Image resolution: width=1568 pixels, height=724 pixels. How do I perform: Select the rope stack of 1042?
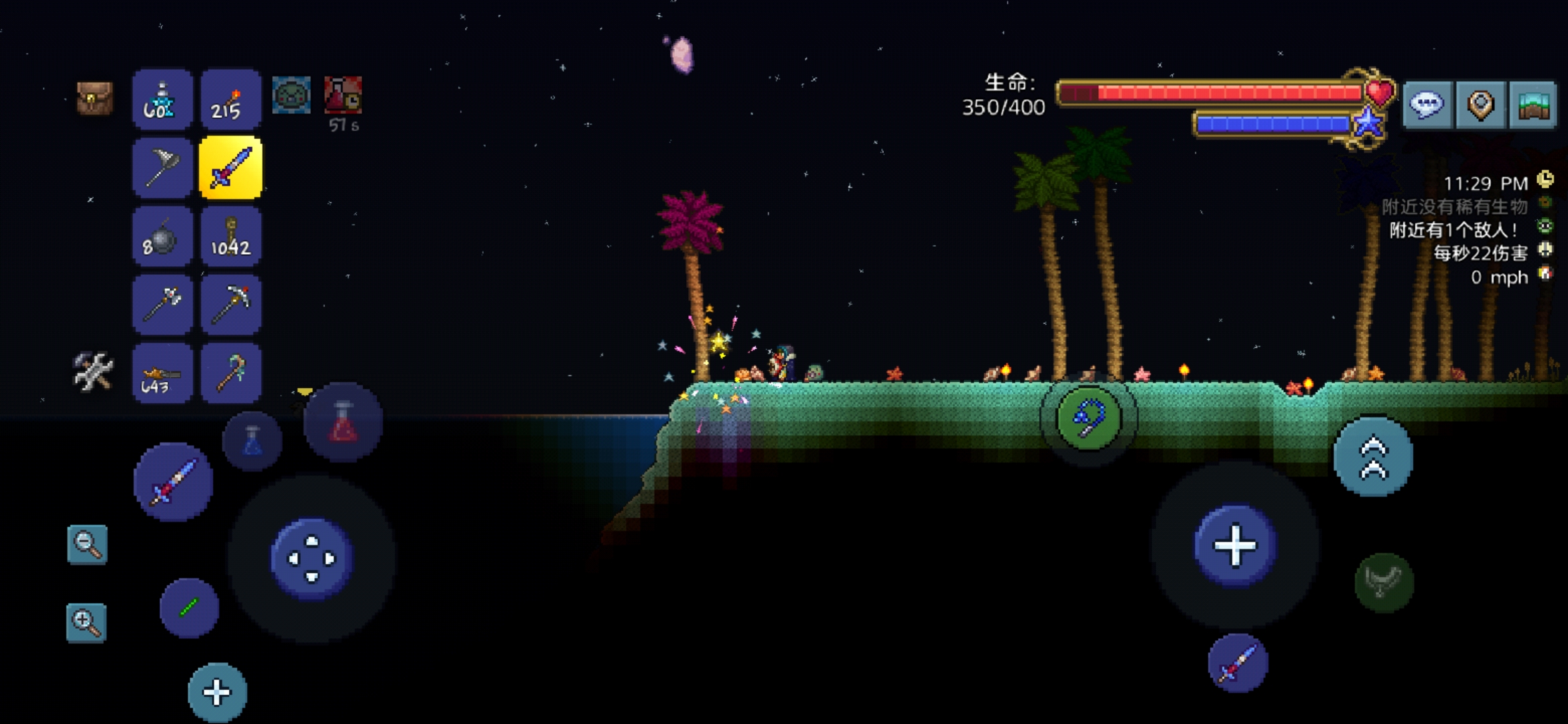click(231, 237)
